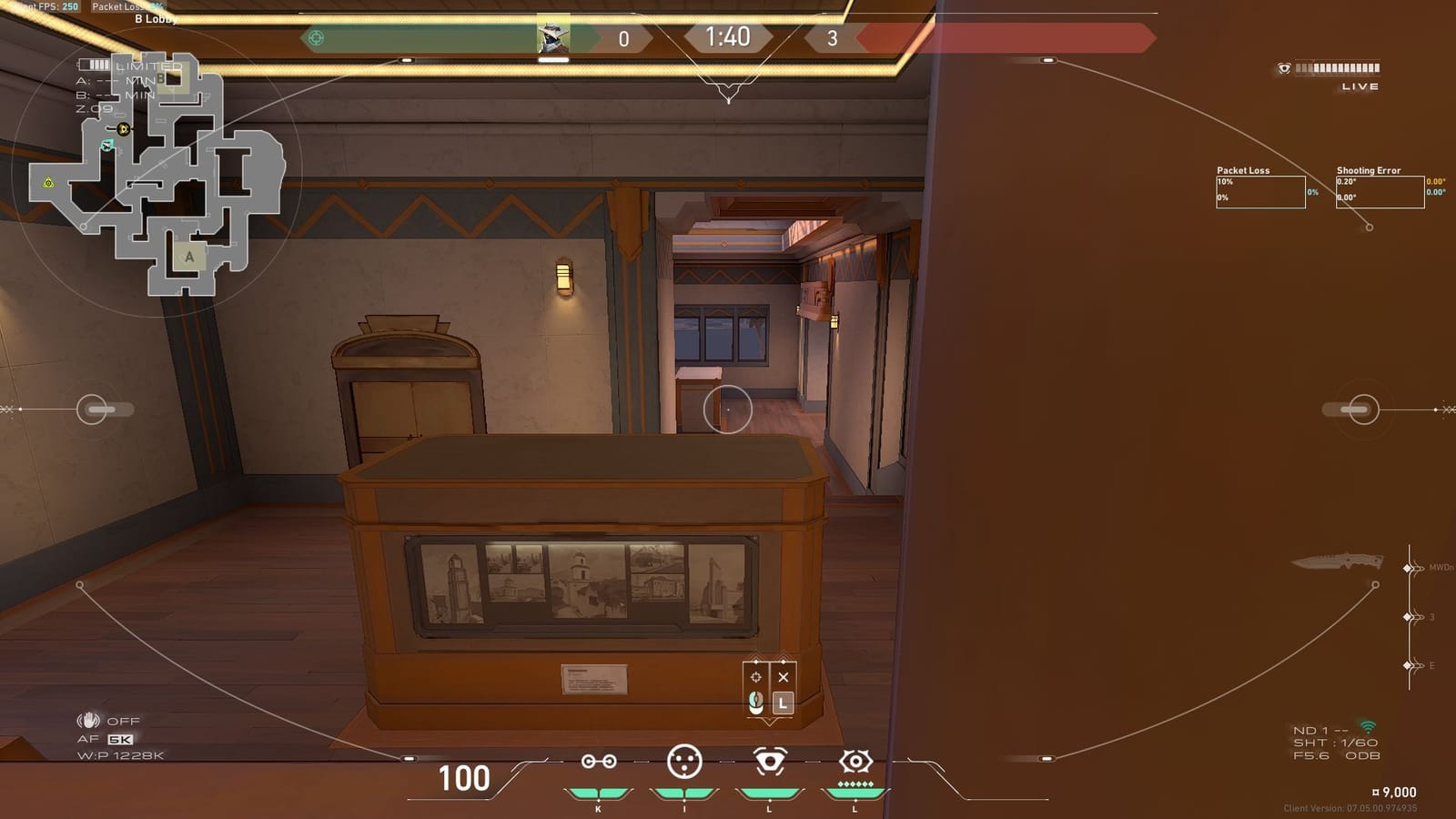This screenshot has width=1456, height=819.
Task: Click the enemy score showing 3
Action: 832,36
